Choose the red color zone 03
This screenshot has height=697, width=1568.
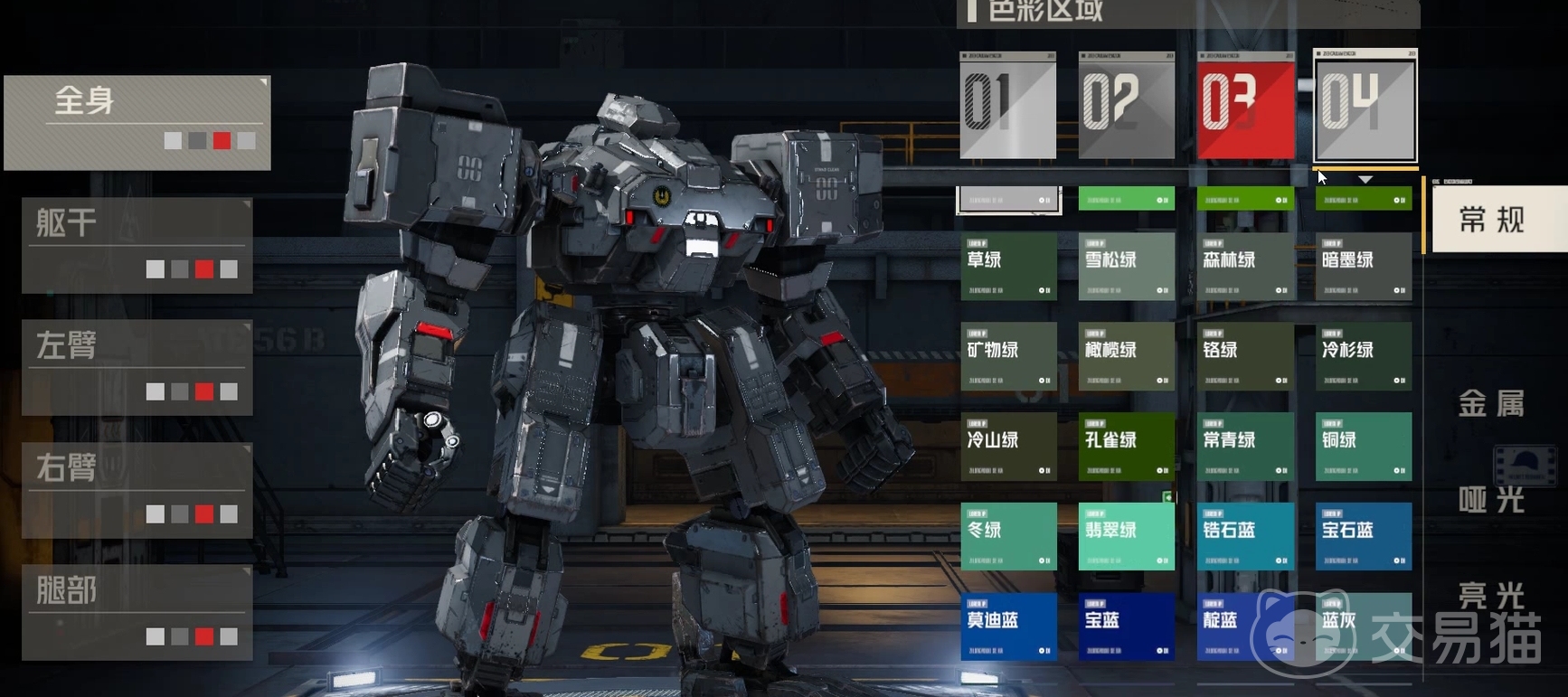click(x=1245, y=106)
